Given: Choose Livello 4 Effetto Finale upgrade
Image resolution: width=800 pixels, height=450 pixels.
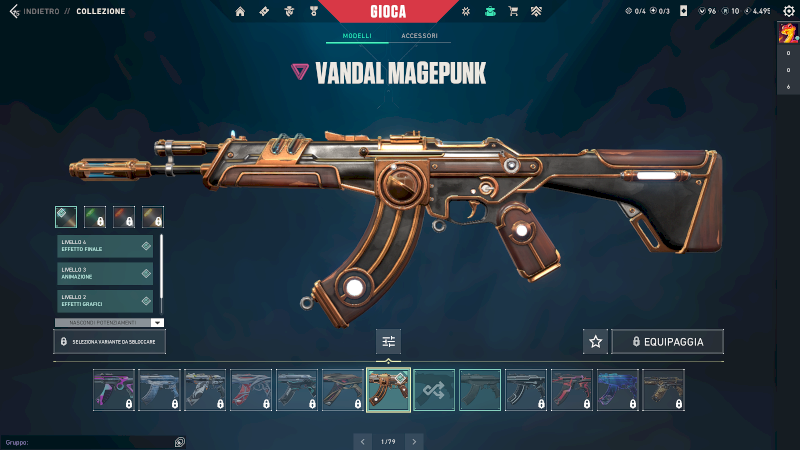Looking at the screenshot, I should pyautogui.click(x=105, y=246).
